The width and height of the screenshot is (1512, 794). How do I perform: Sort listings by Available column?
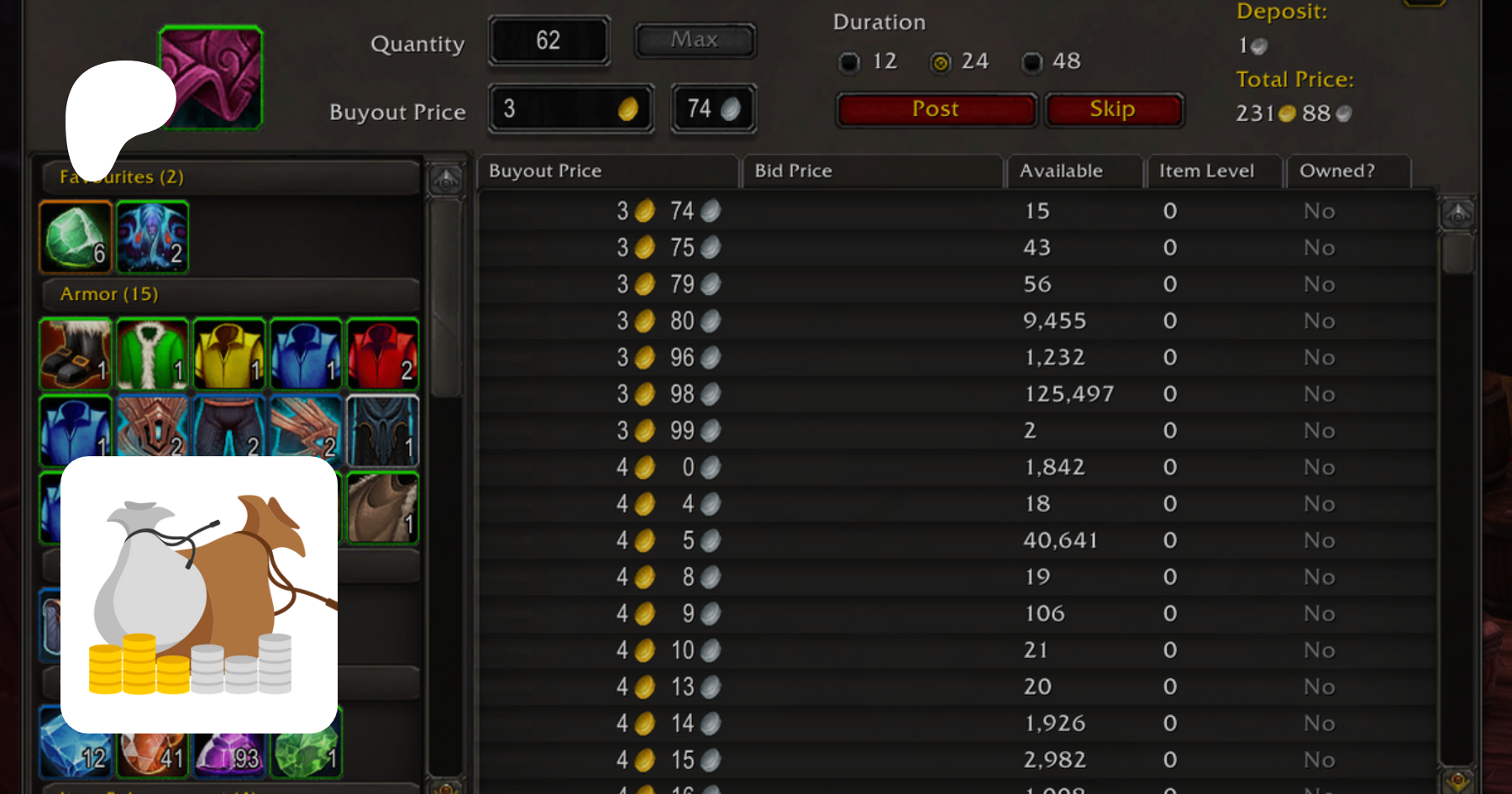1074,171
